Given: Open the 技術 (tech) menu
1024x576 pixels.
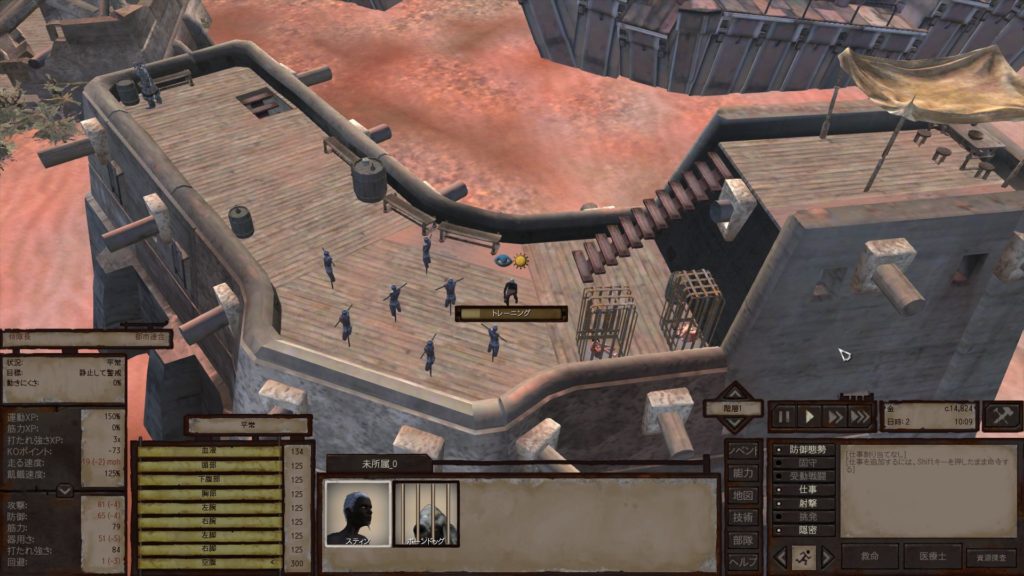Looking at the screenshot, I should [x=742, y=517].
